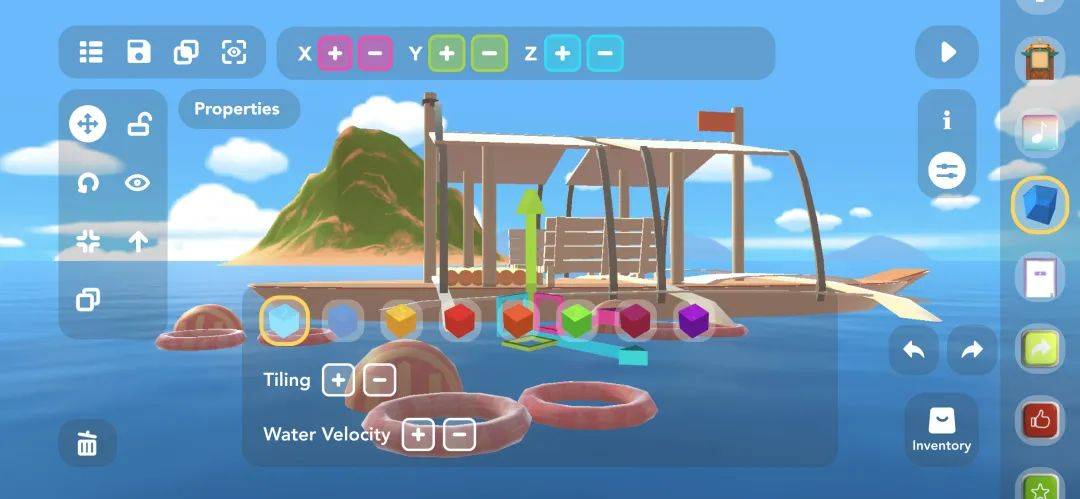Select the move tool with four arrows
Screen dimensions: 1080x499
(x=87, y=124)
